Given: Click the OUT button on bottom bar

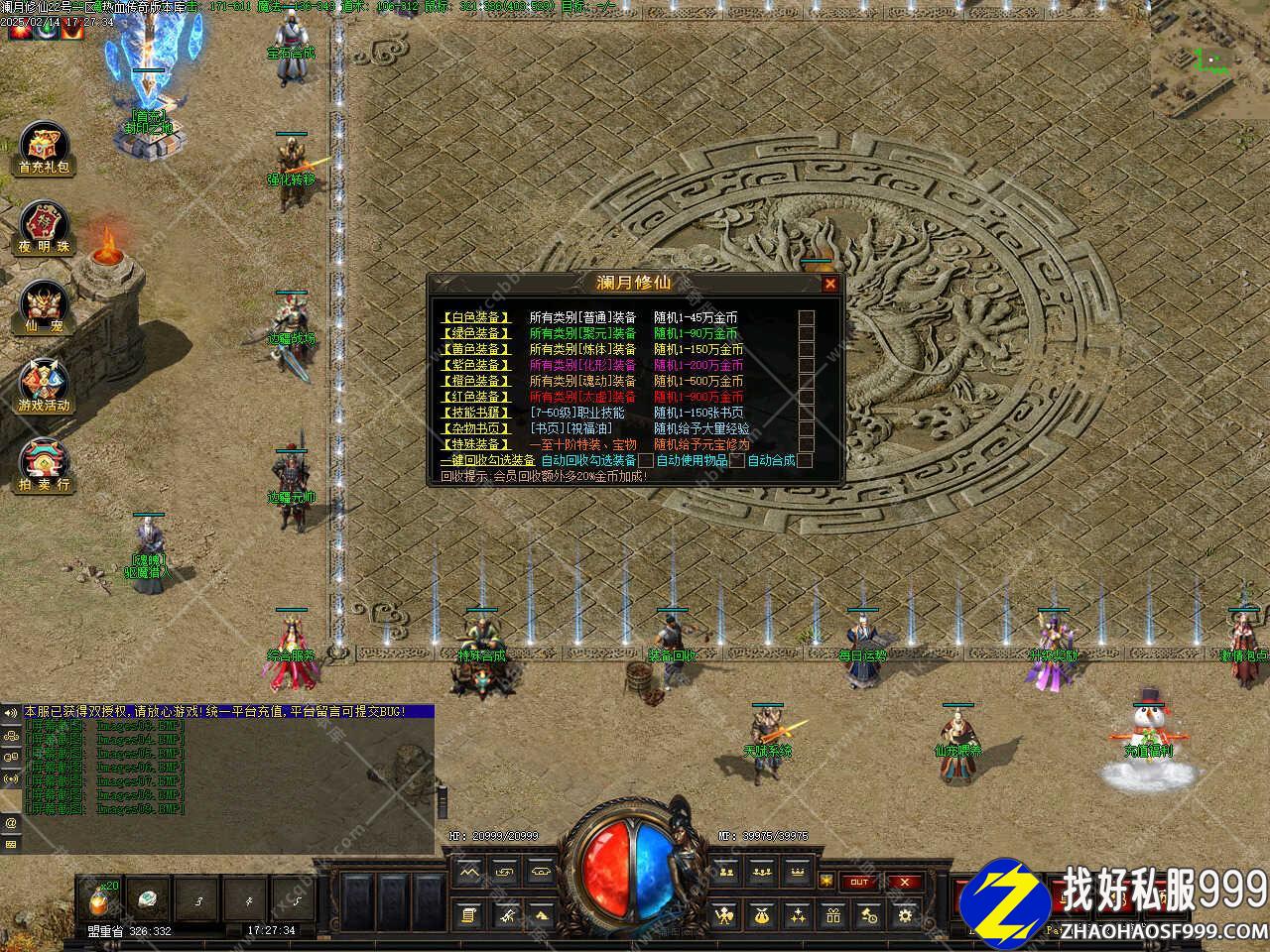Looking at the screenshot, I should (859, 882).
